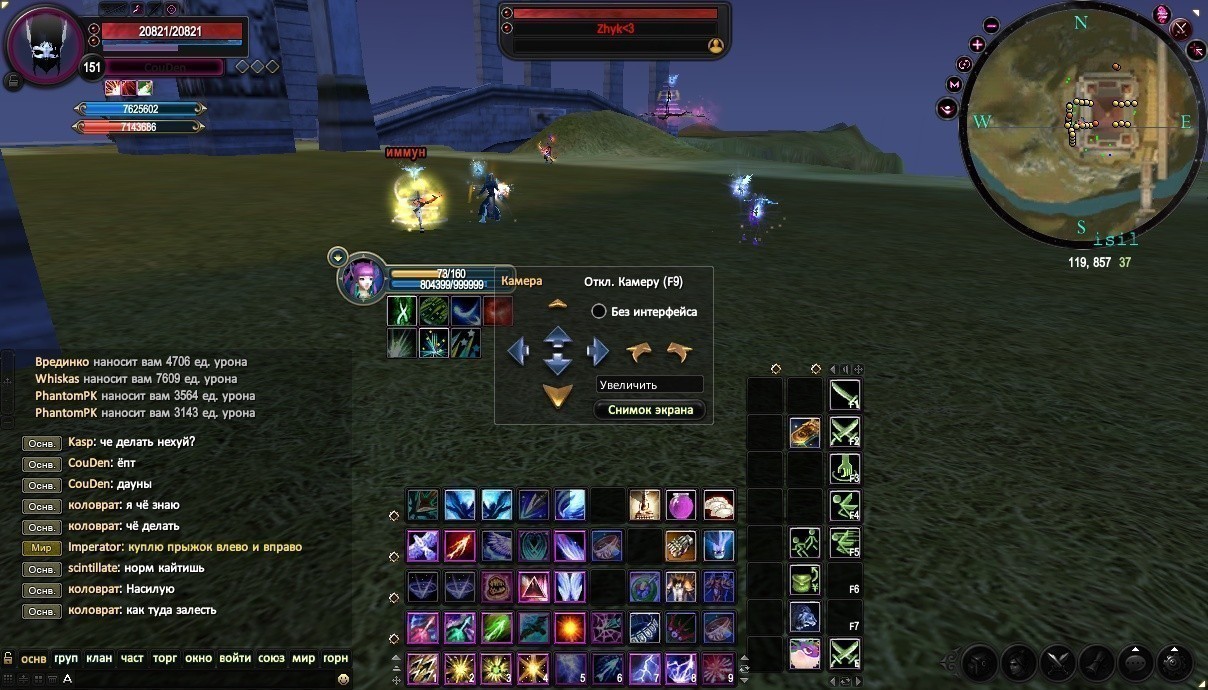Click the Увеличить zoom field
Screen dimensions: 1208x690
coord(650,384)
